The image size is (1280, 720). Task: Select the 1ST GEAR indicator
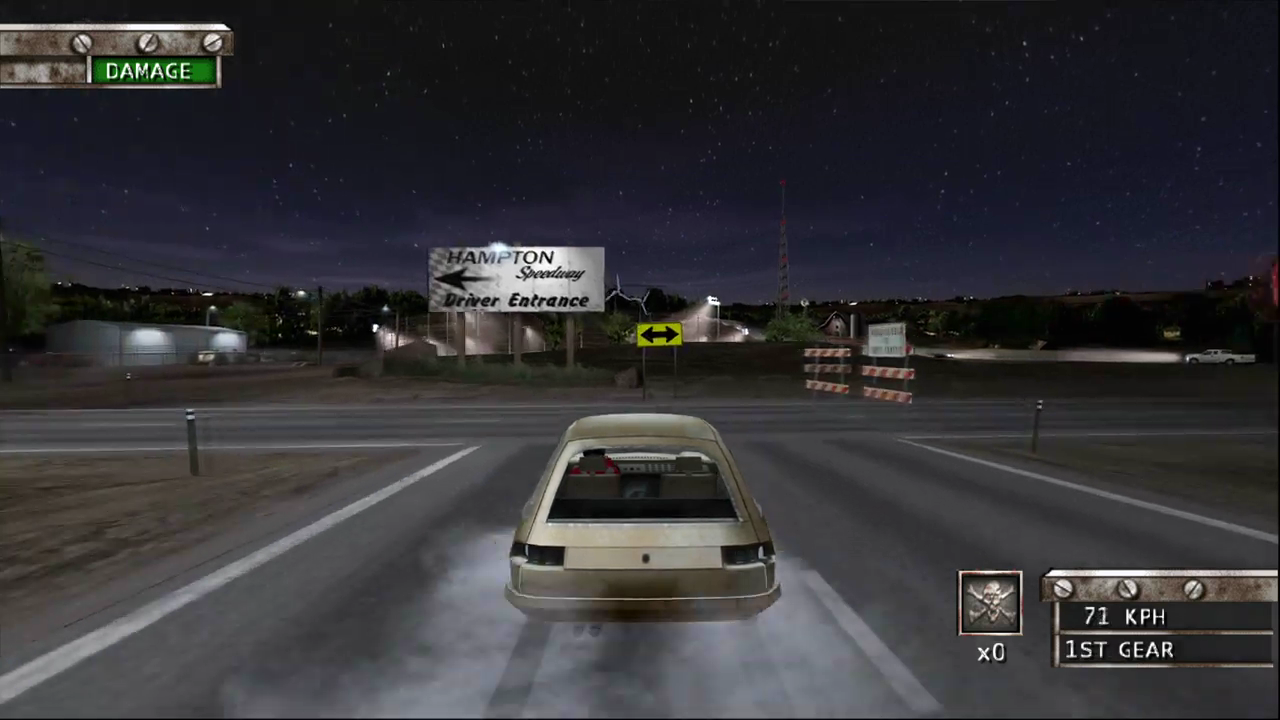(1119, 650)
